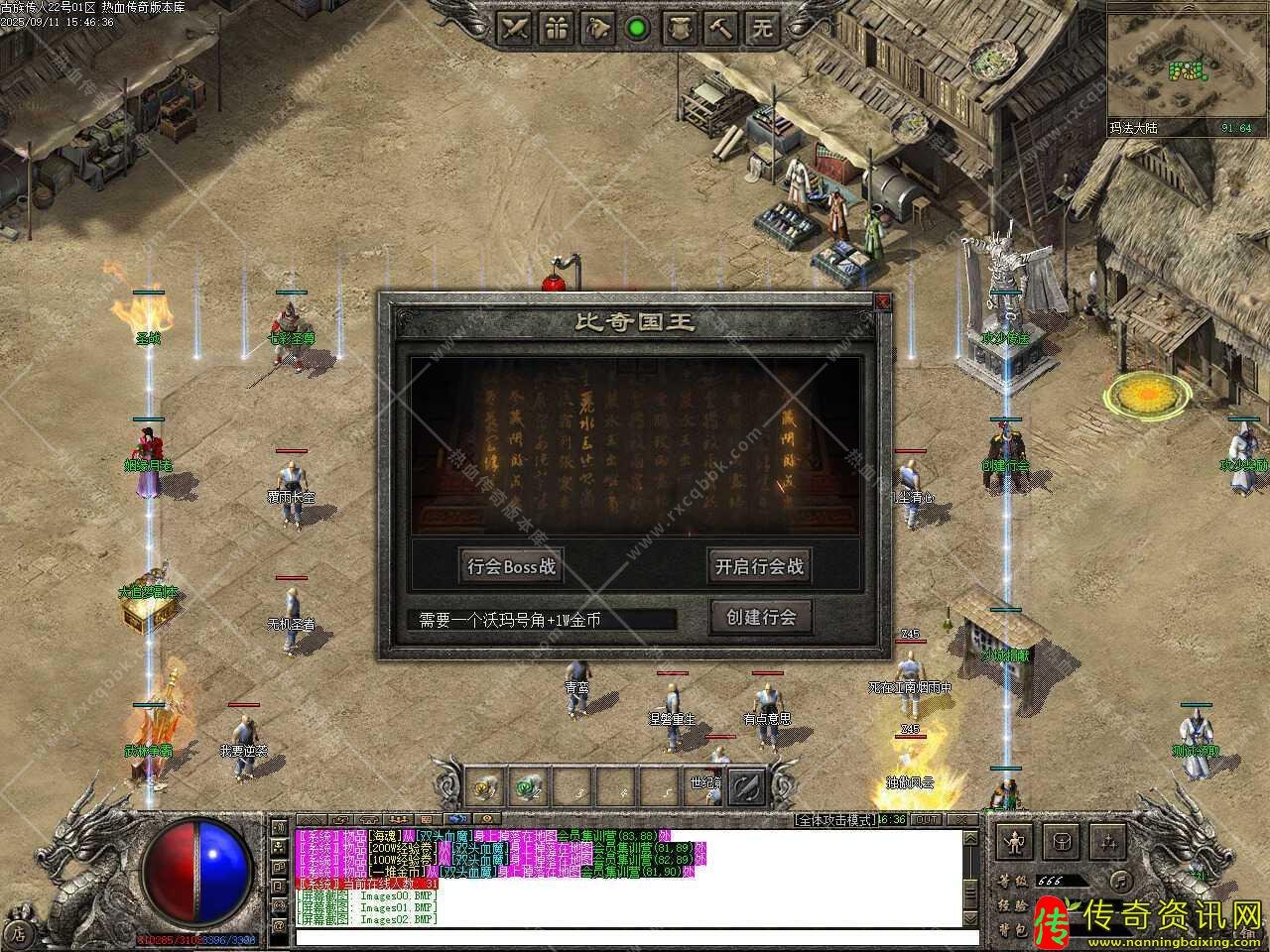Open the character figure panel icon

point(1014,843)
